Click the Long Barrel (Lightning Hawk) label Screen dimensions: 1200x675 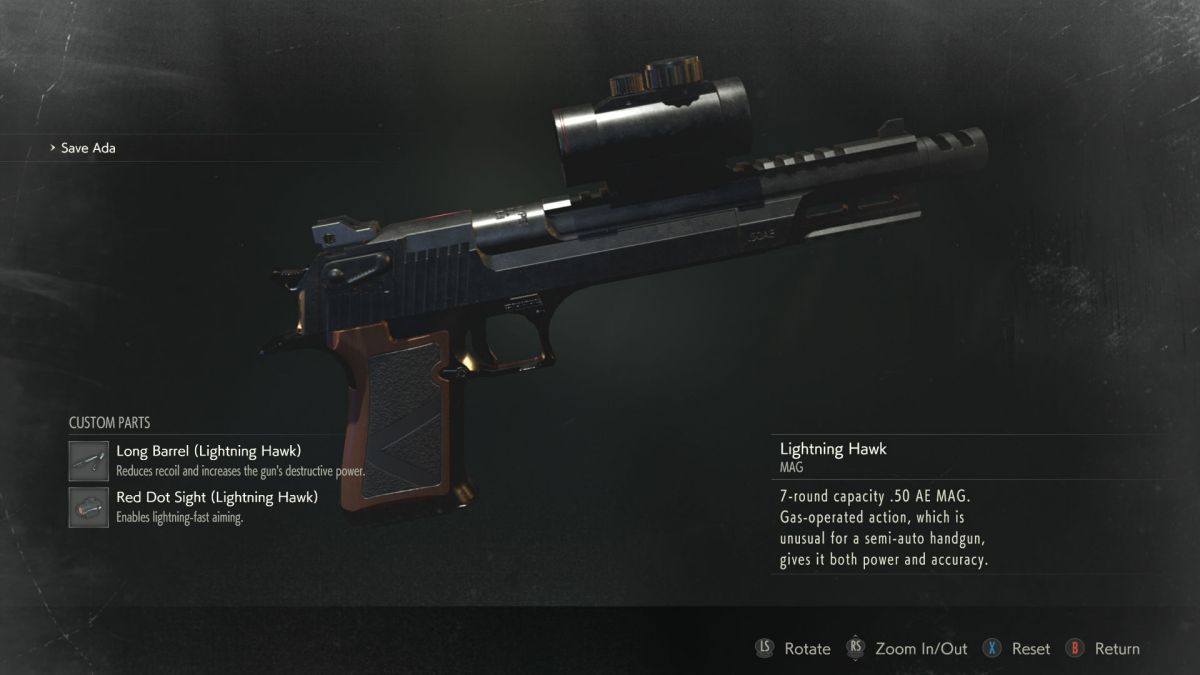point(209,451)
